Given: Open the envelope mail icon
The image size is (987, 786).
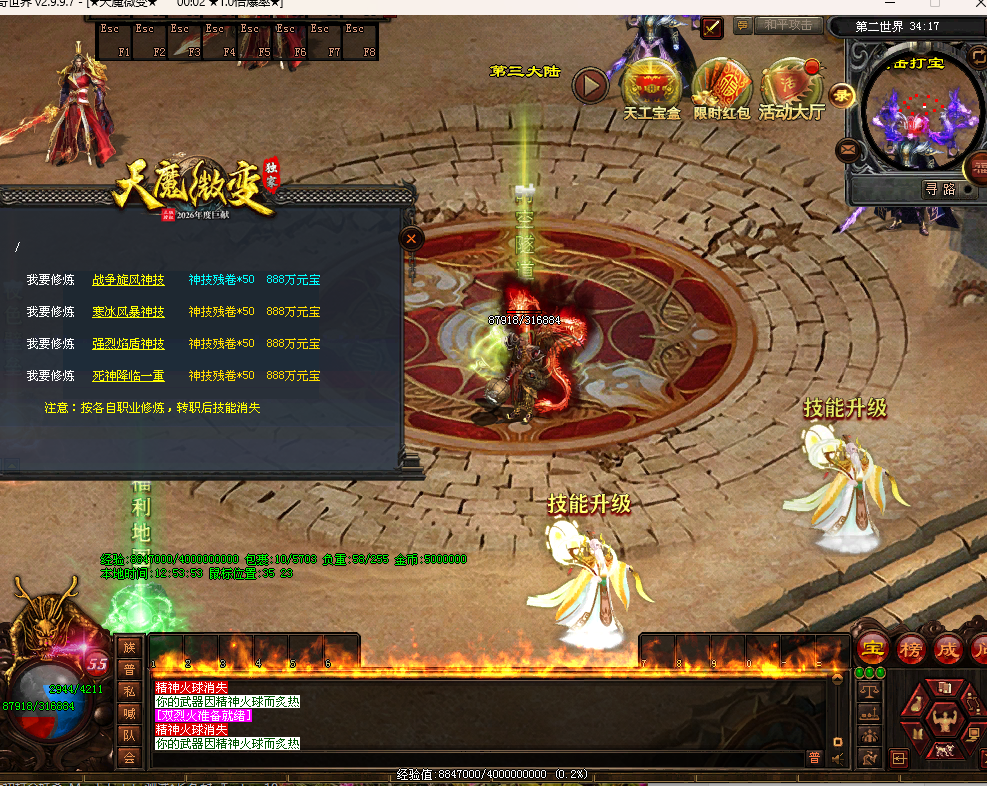Looking at the screenshot, I should pyautogui.click(x=849, y=151).
